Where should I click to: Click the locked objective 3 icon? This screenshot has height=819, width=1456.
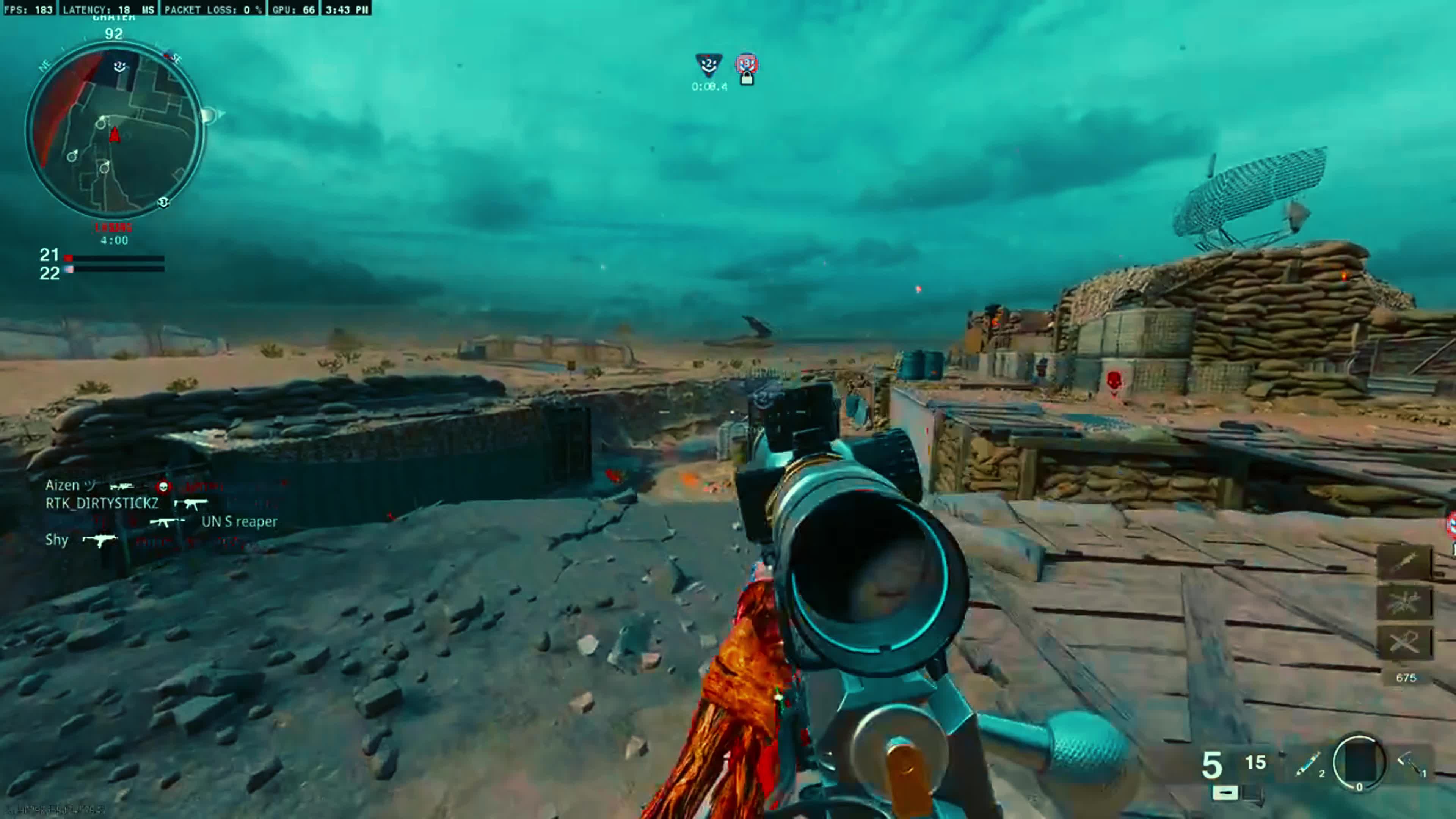747,68
